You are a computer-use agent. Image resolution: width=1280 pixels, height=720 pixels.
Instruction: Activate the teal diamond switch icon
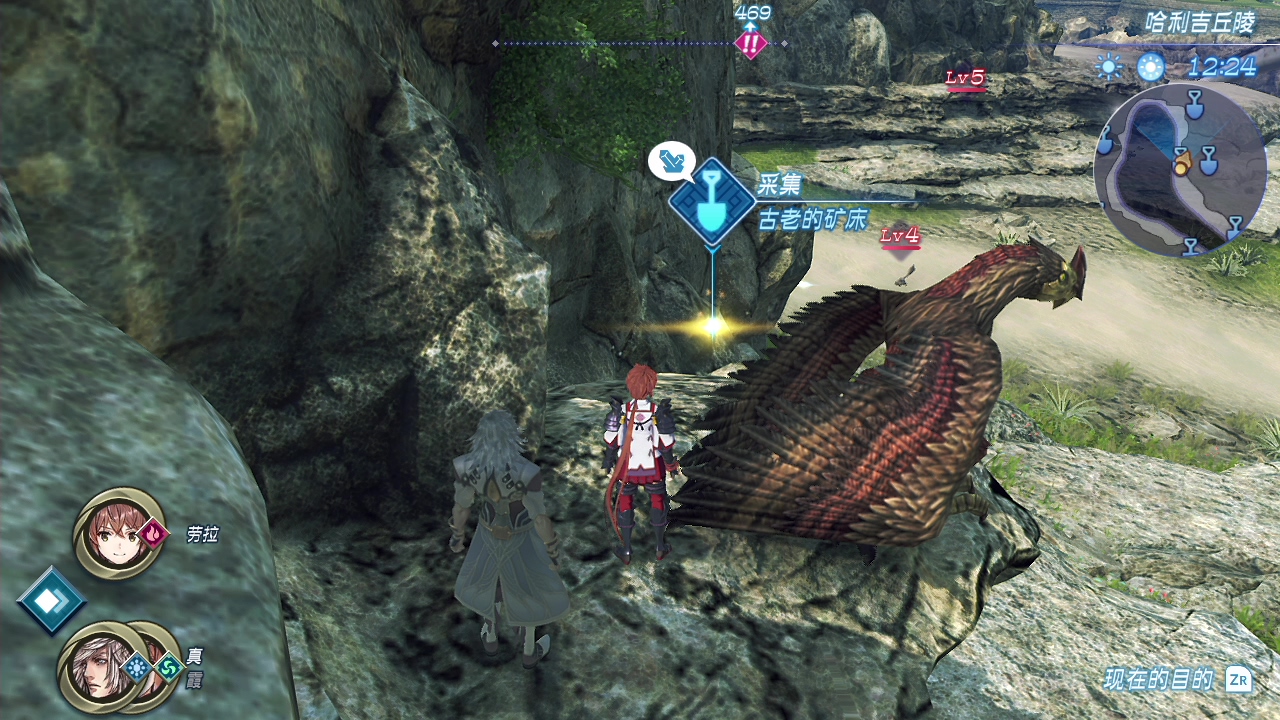click(50, 600)
